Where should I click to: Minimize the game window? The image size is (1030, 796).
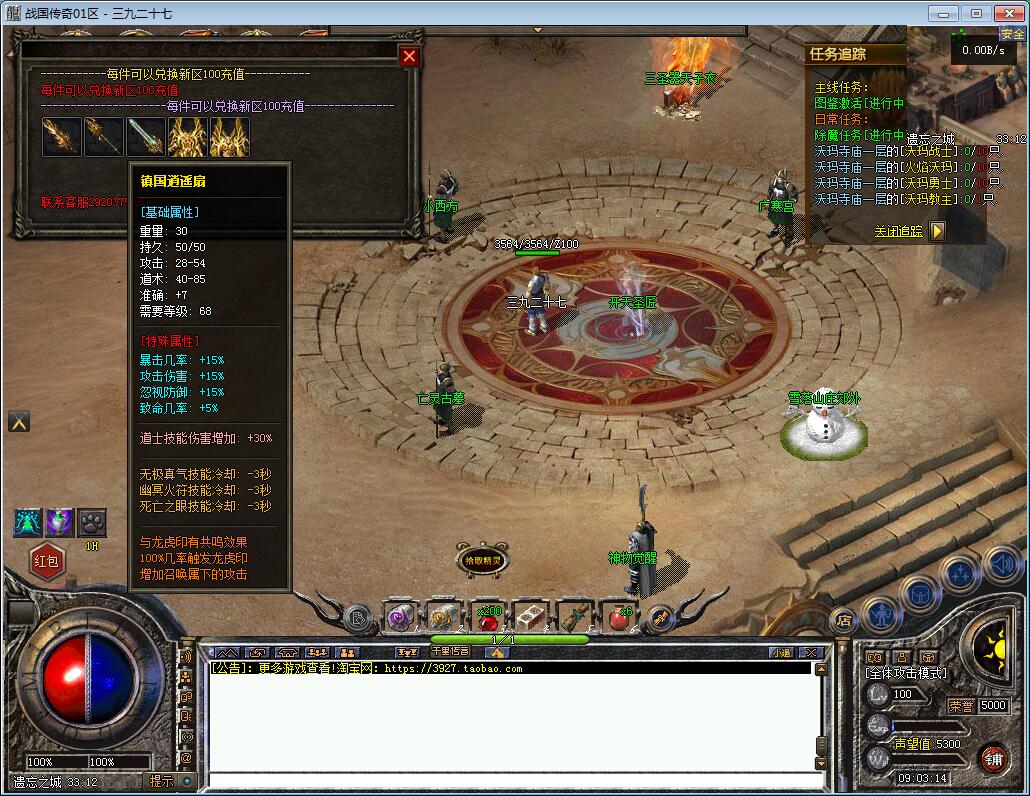coord(942,13)
